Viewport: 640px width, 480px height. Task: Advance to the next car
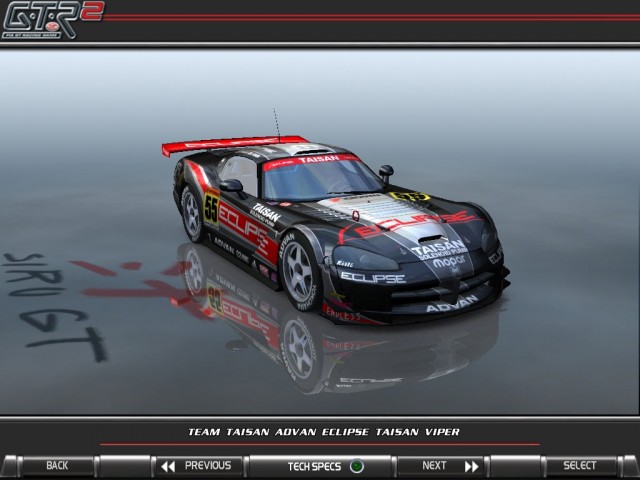(440, 466)
